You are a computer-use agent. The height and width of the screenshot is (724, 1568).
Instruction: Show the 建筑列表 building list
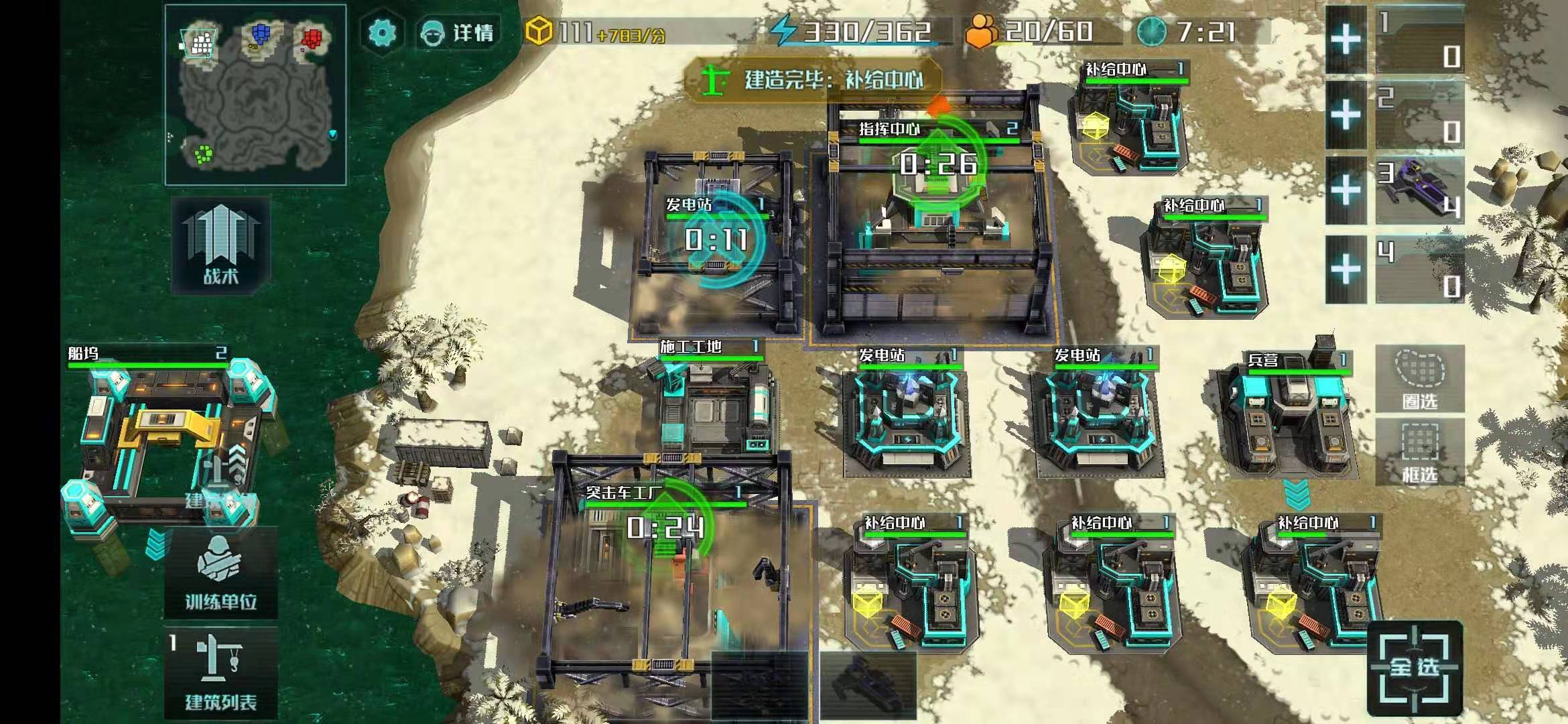(x=221, y=673)
